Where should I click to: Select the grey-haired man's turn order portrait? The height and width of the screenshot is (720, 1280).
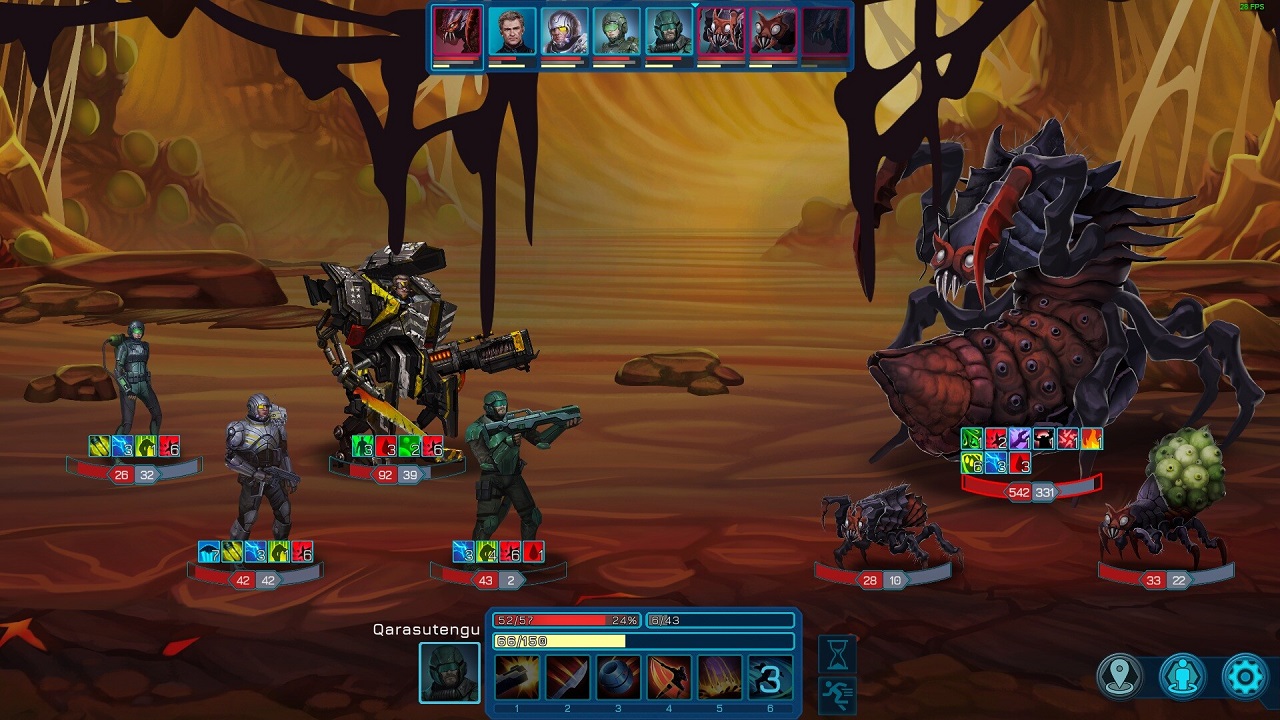512,32
